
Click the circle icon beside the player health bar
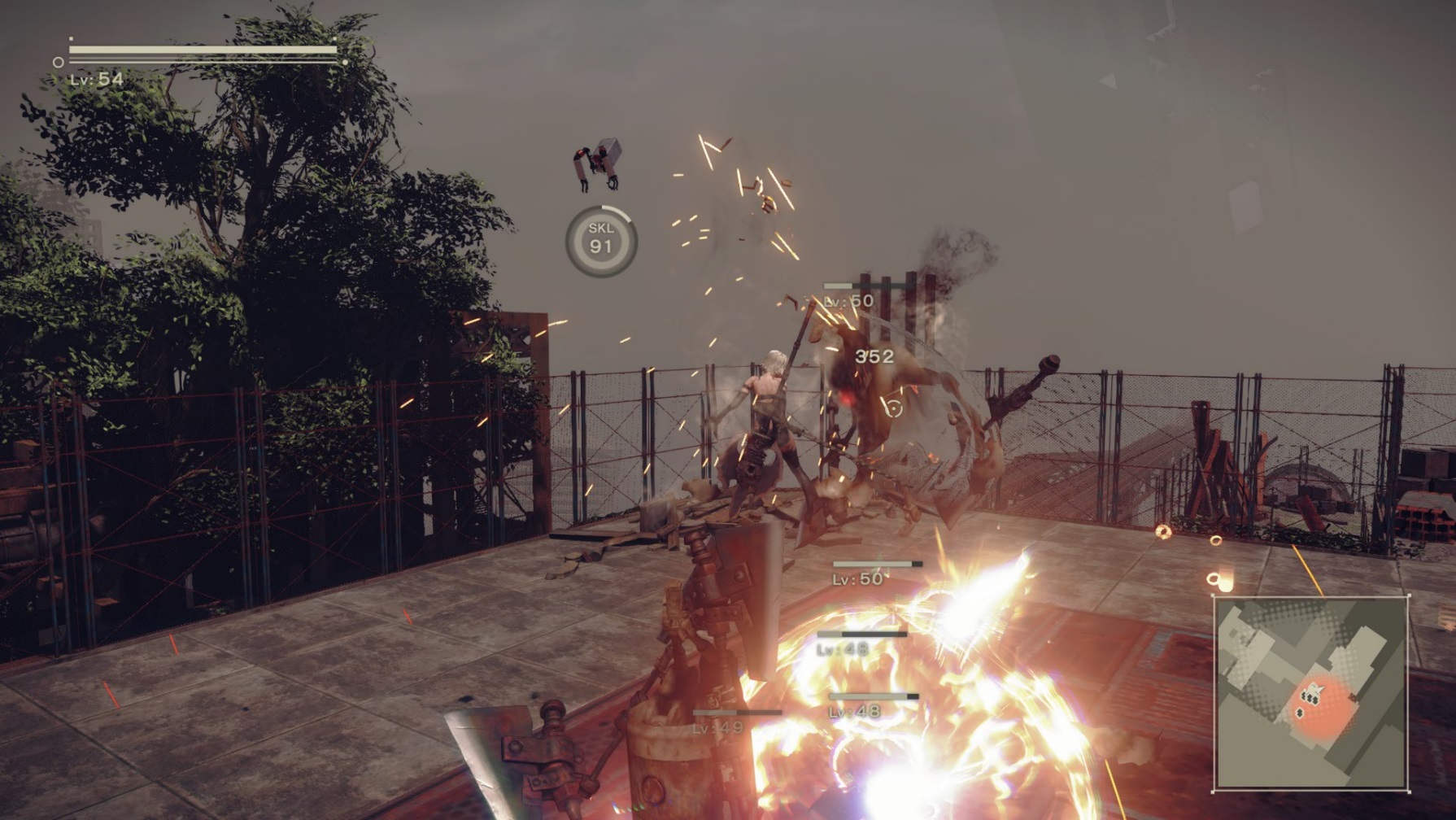click(58, 60)
